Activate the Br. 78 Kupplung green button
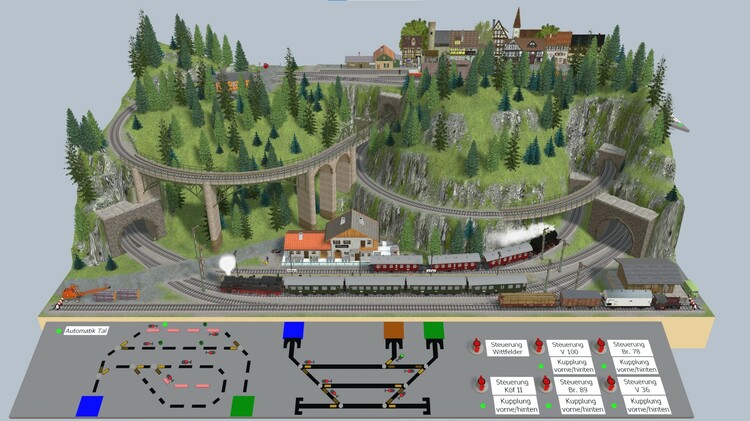This screenshot has height=421, width=750. [603, 366]
